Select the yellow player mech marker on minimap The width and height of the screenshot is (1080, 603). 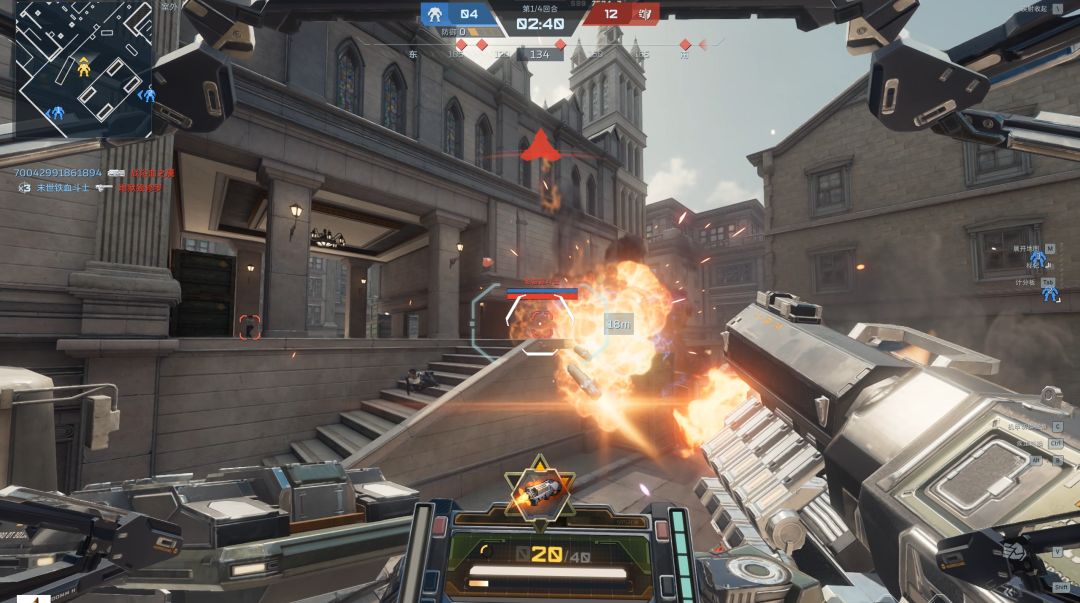tap(84, 67)
